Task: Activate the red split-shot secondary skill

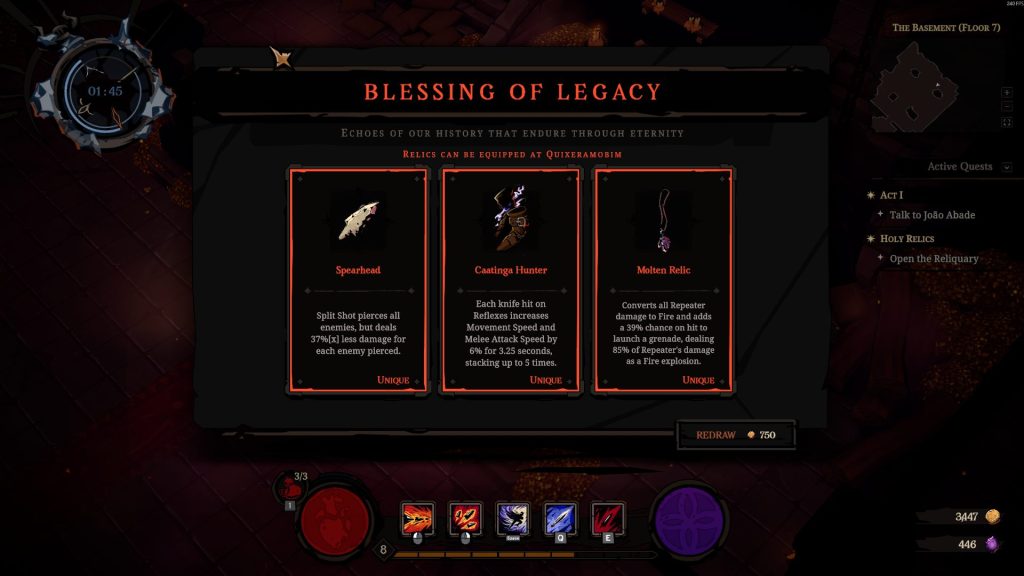Action: [465, 518]
